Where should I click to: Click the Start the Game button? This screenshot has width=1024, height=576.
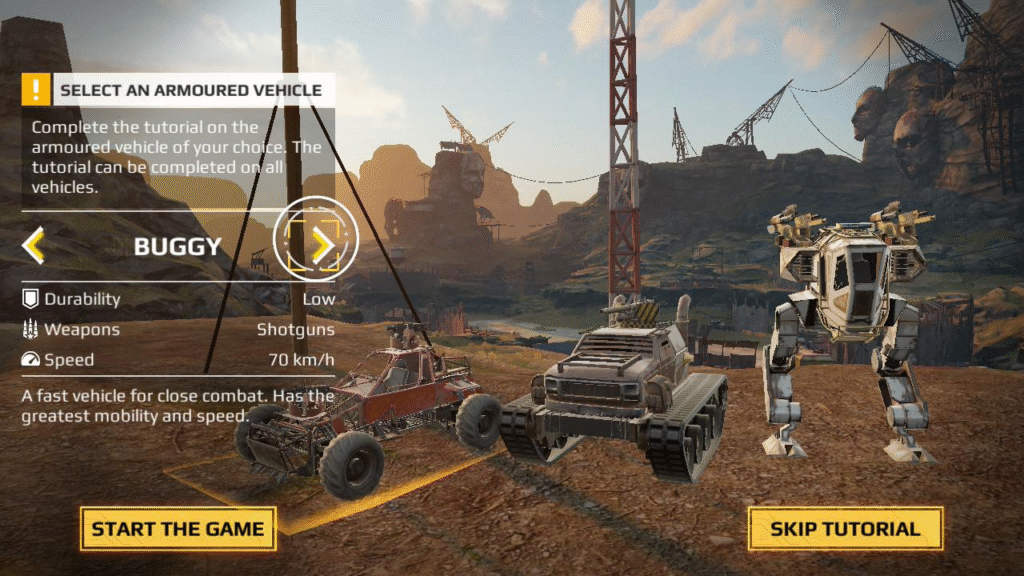(x=178, y=529)
